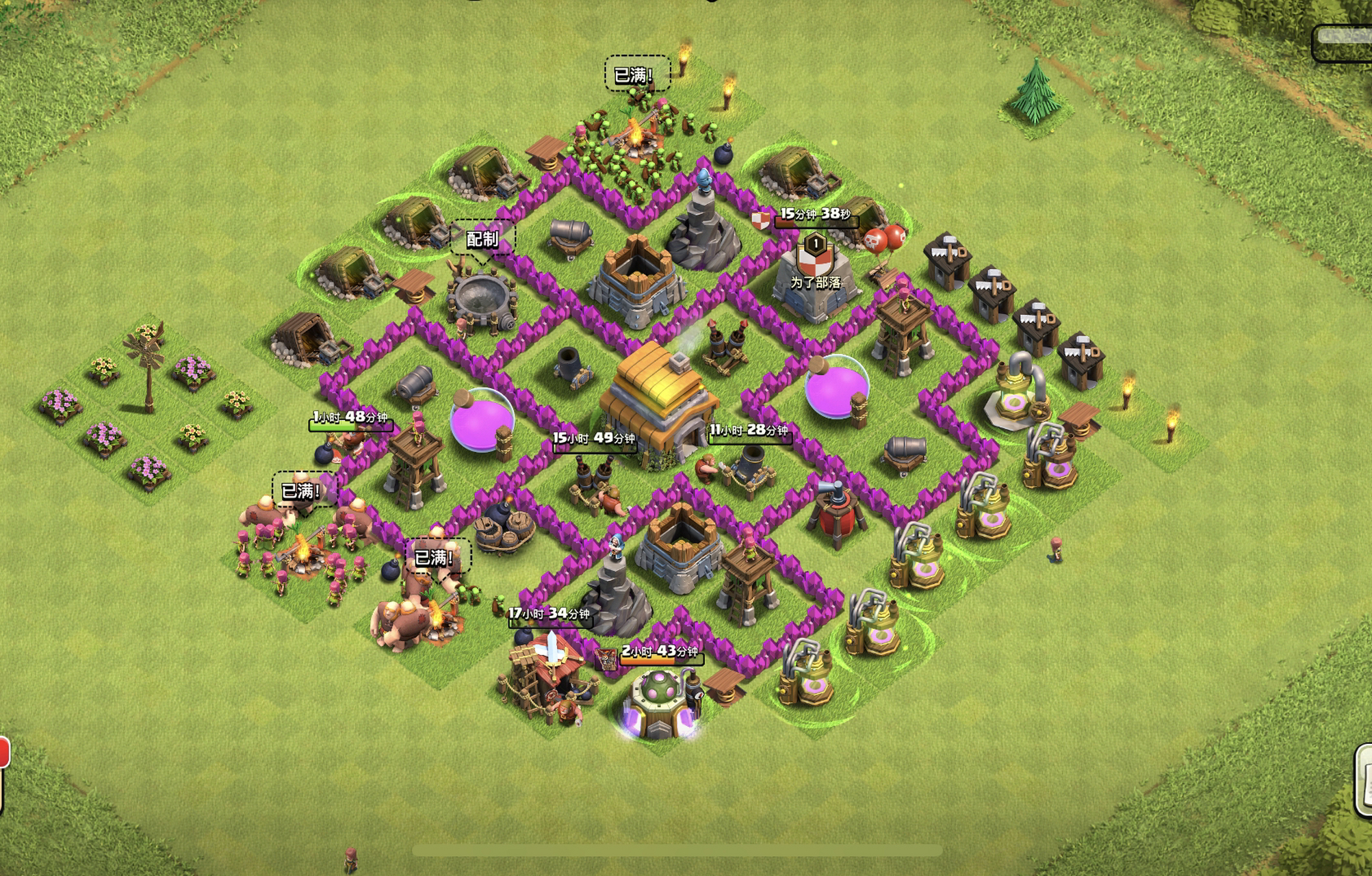This screenshot has width=1372, height=876.
Task: Tap the 配制 brew bubble
Action: pos(482,239)
